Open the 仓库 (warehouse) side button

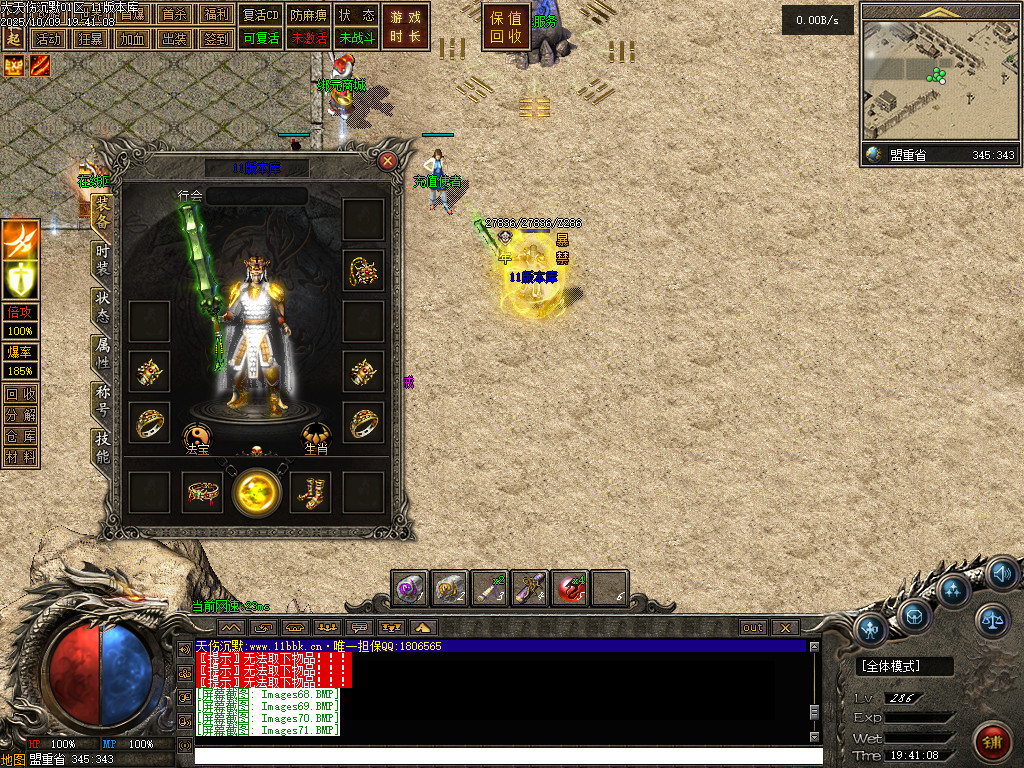20,436
